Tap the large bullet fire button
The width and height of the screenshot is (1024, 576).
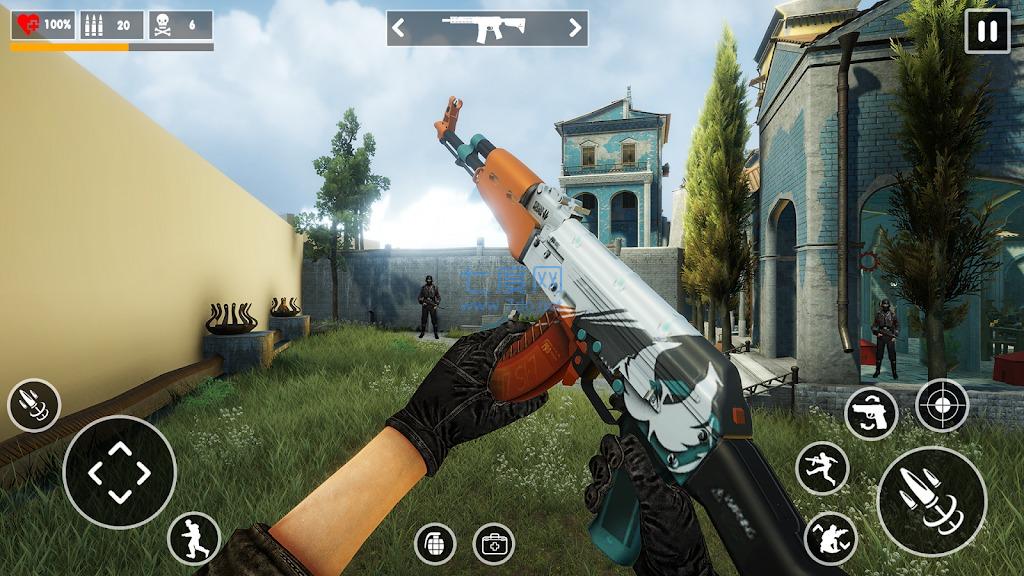pos(931,500)
